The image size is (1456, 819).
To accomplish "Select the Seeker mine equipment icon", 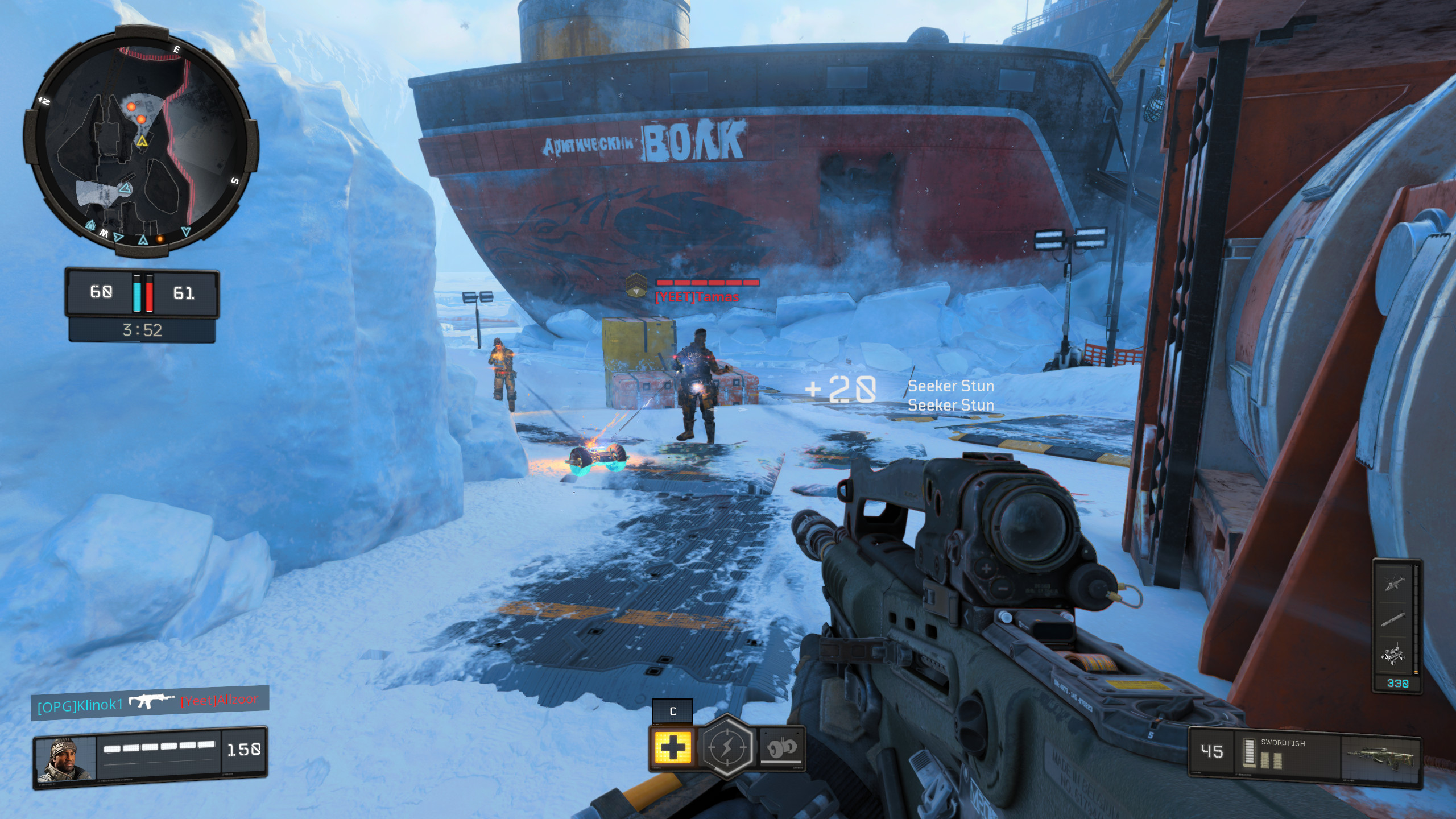I will click(x=781, y=747).
